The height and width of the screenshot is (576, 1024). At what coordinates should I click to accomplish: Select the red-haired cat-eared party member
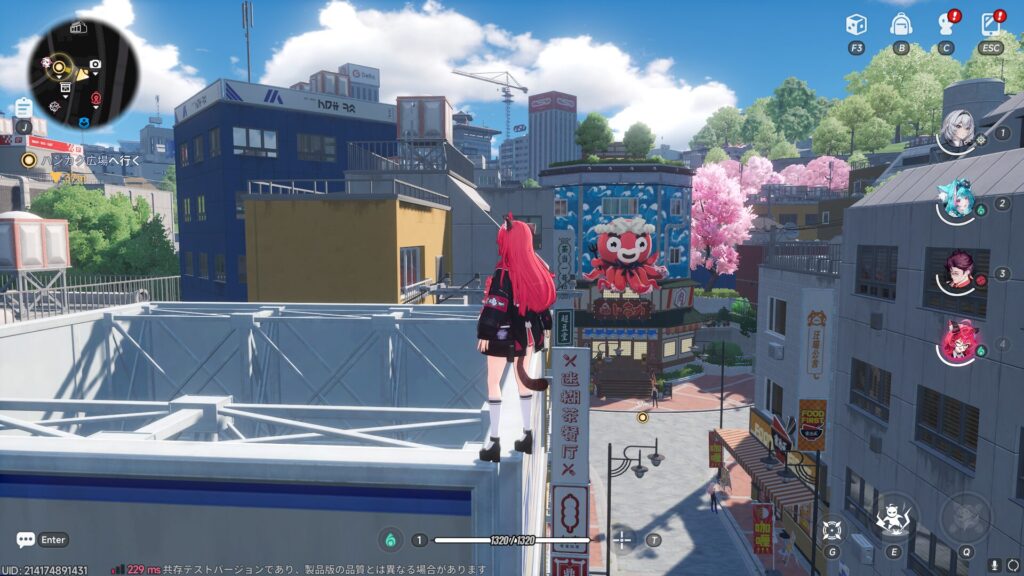tap(958, 341)
